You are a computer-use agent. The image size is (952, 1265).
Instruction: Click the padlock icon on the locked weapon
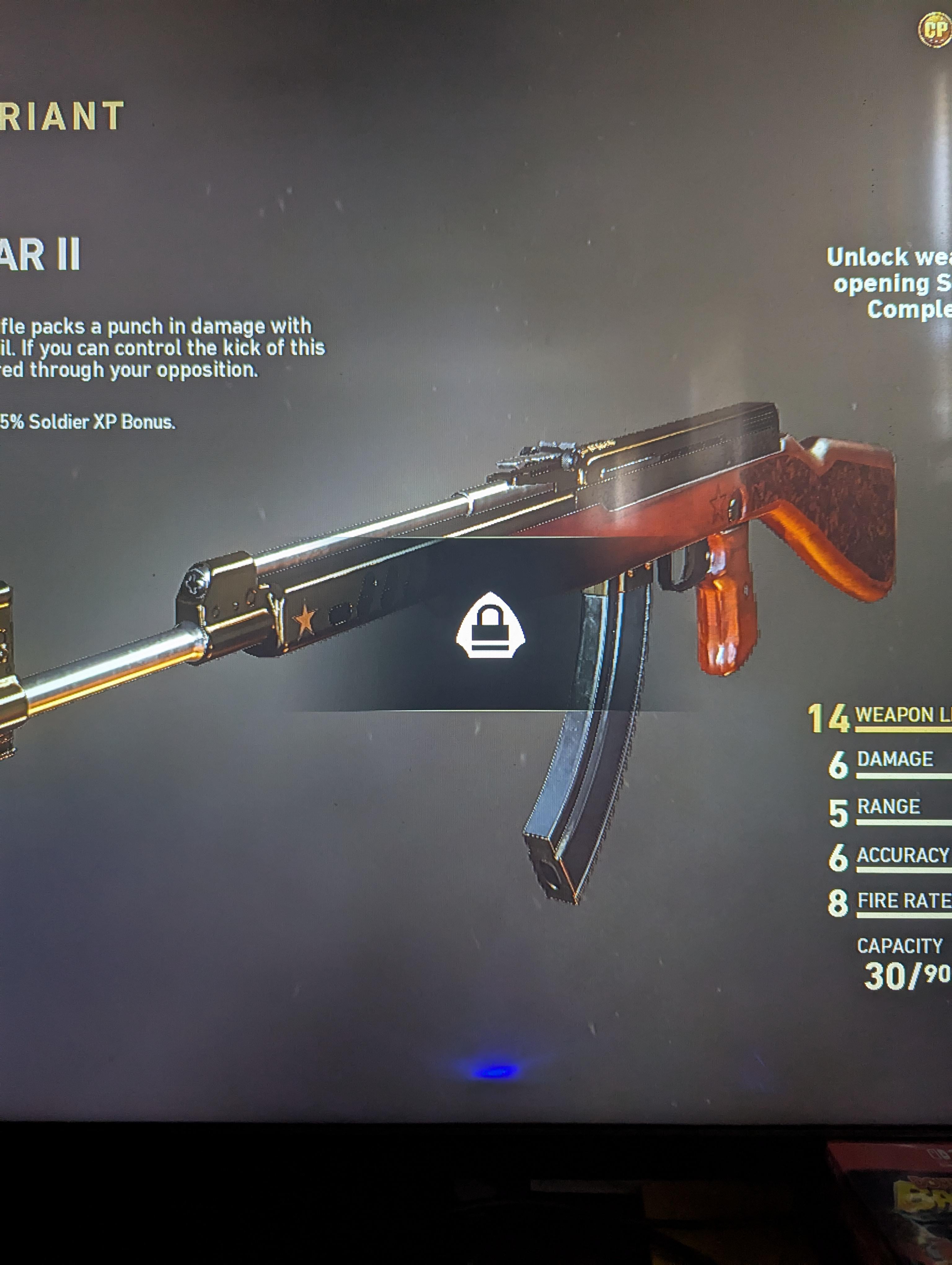coord(490,626)
